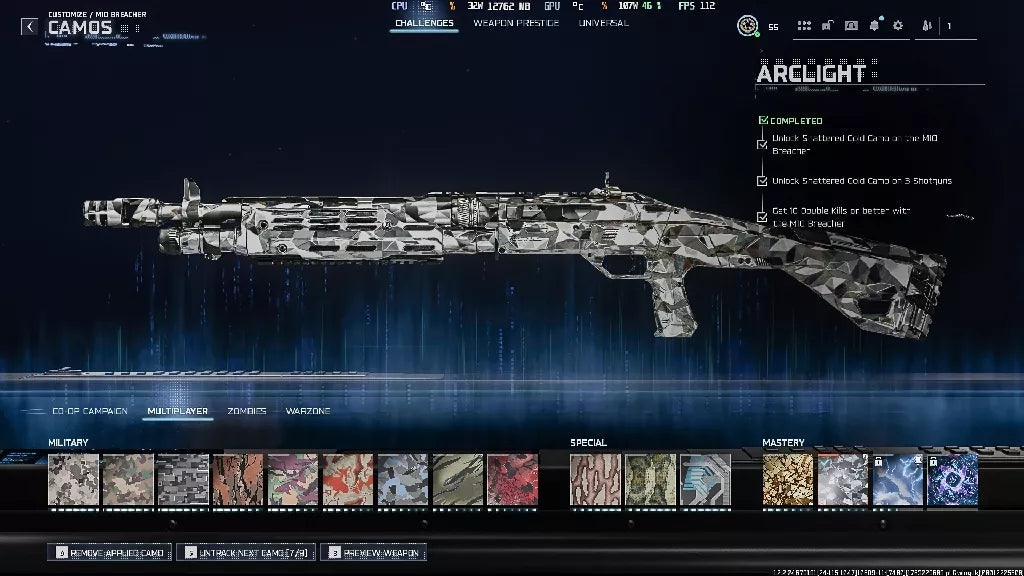The width and height of the screenshot is (1024, 576).
Task: Choose the red splatter military camo
Action: pyautogui.click(x=512, y=480)
